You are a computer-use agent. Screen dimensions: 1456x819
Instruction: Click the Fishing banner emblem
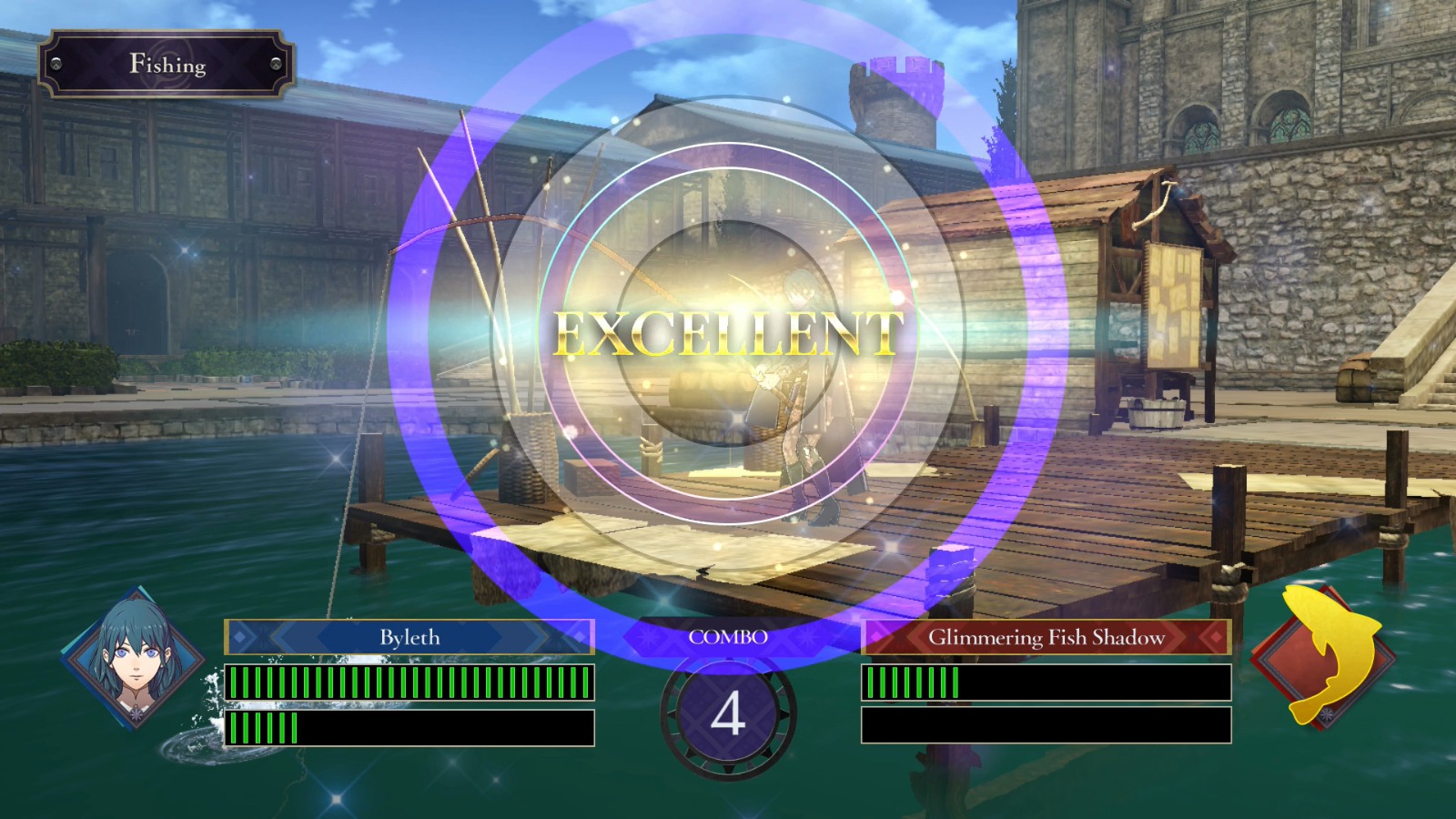168,65
